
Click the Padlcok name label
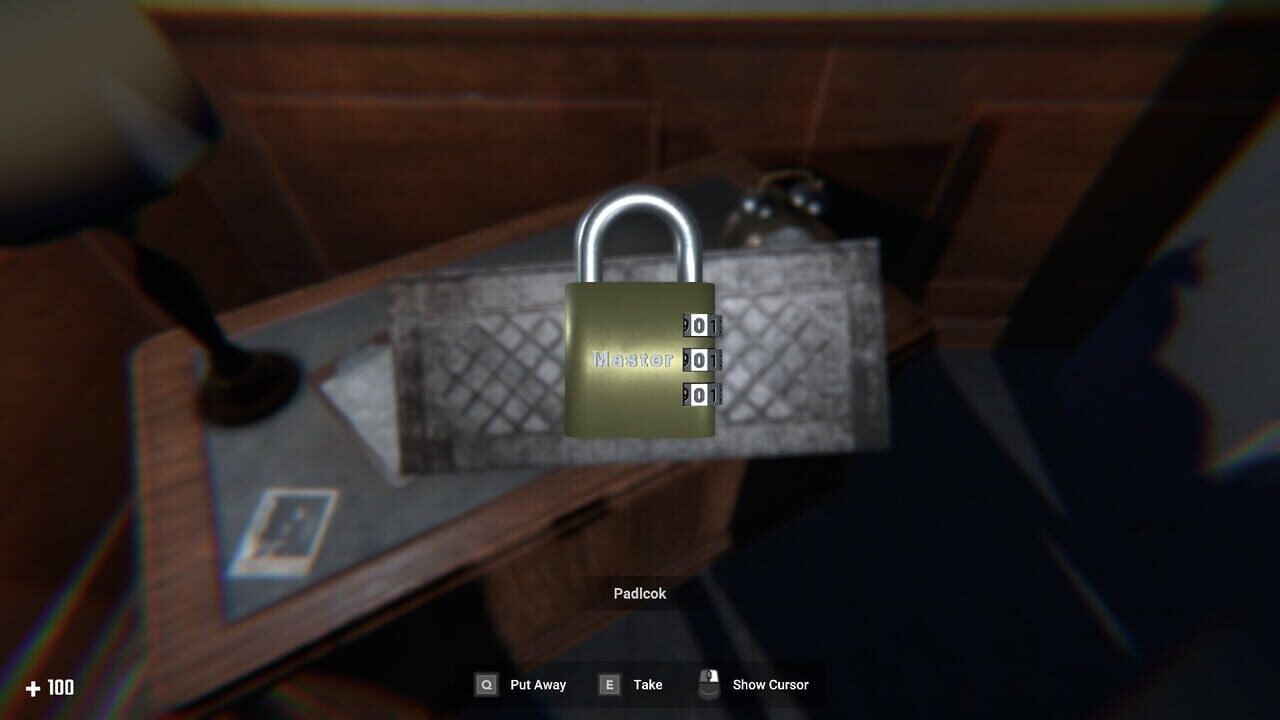click(640, 592)
